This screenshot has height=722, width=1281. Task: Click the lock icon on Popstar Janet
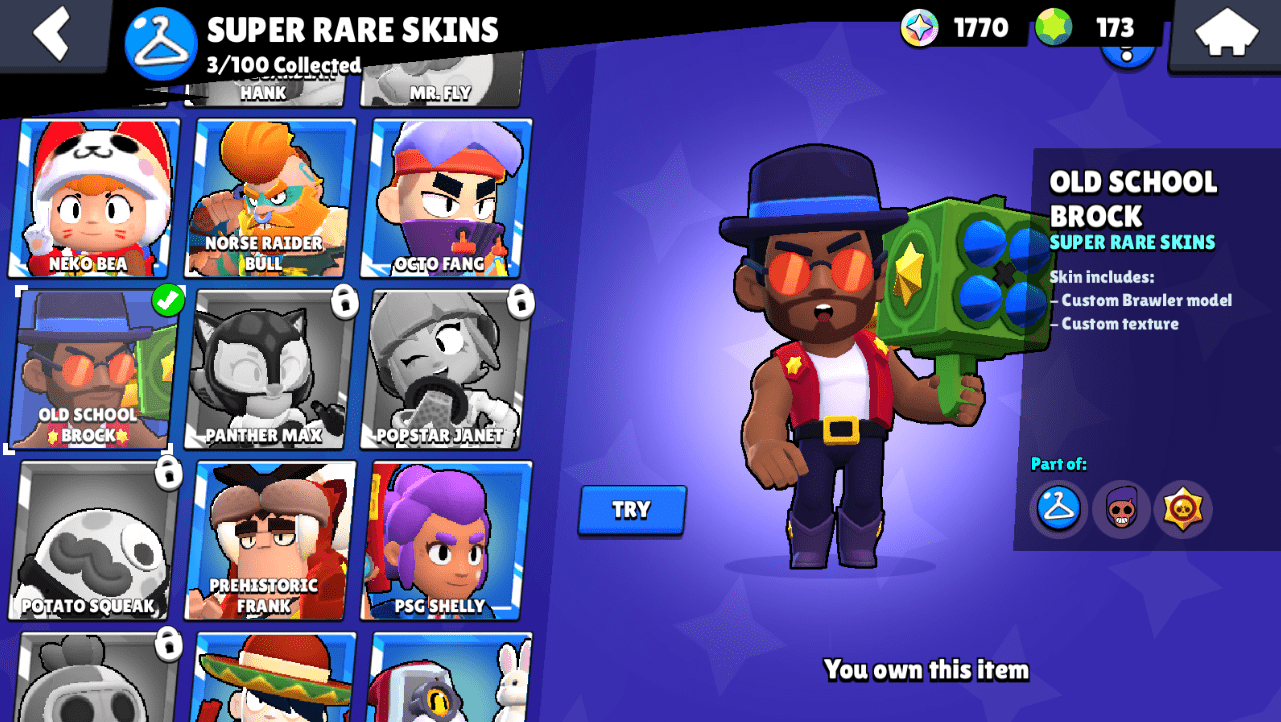521,304
